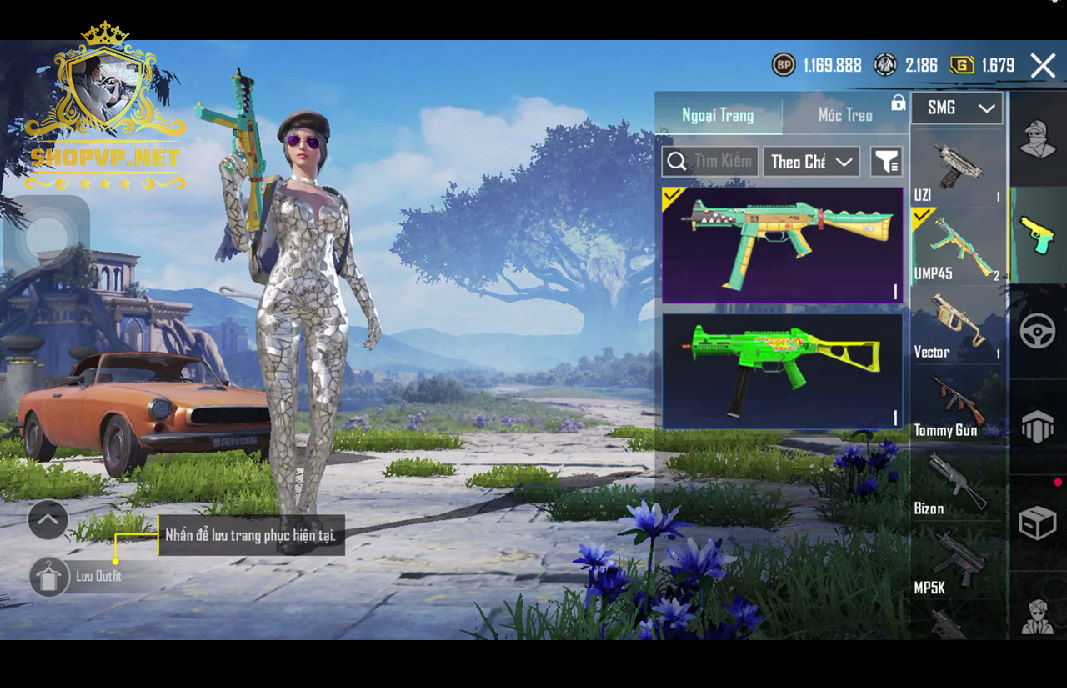Pick MP5K from the weapon list
The width and height of the screenshot is (1067, 688).
(957, 561)
